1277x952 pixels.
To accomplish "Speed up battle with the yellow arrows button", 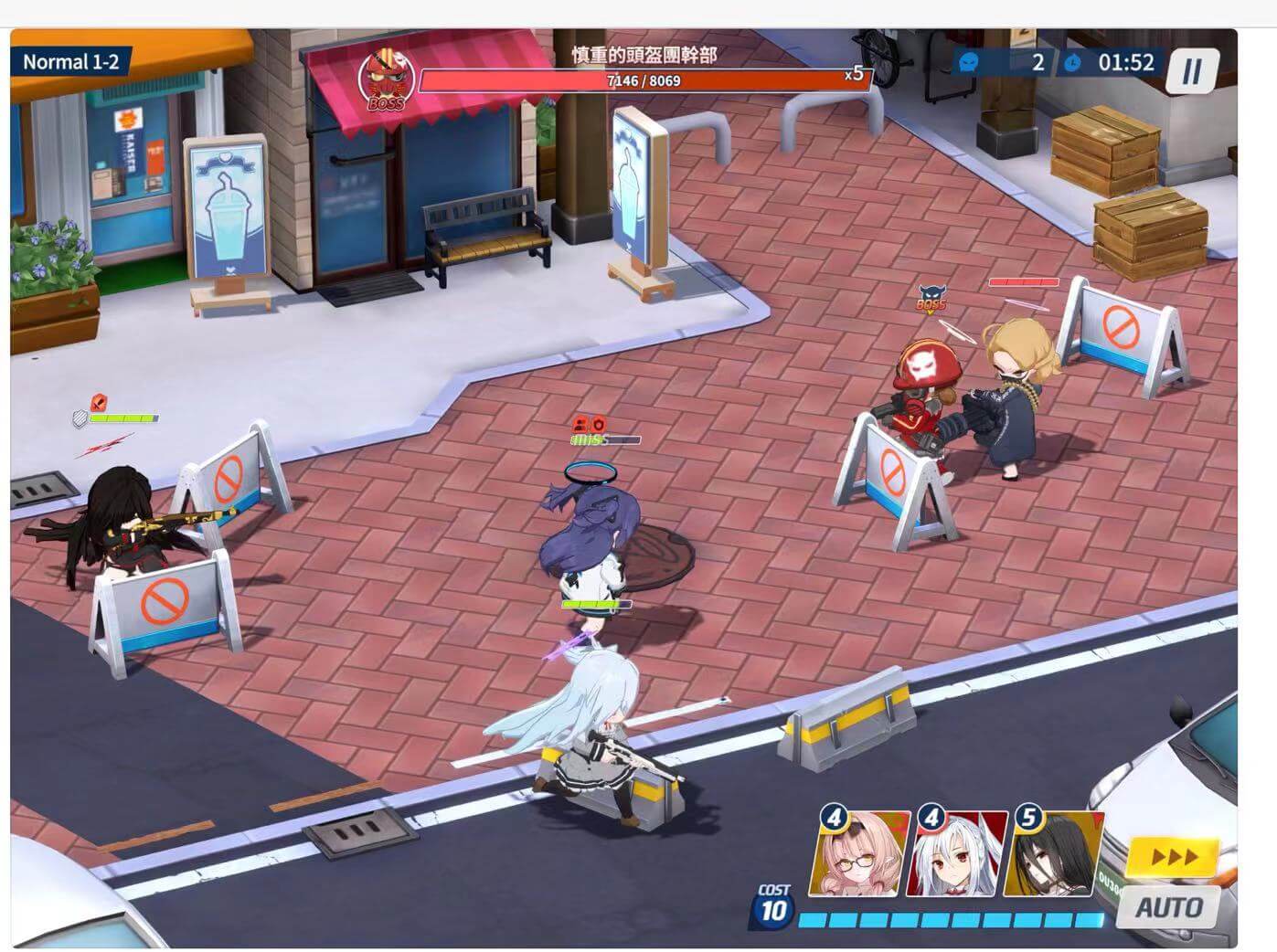I will (1174, 856).
